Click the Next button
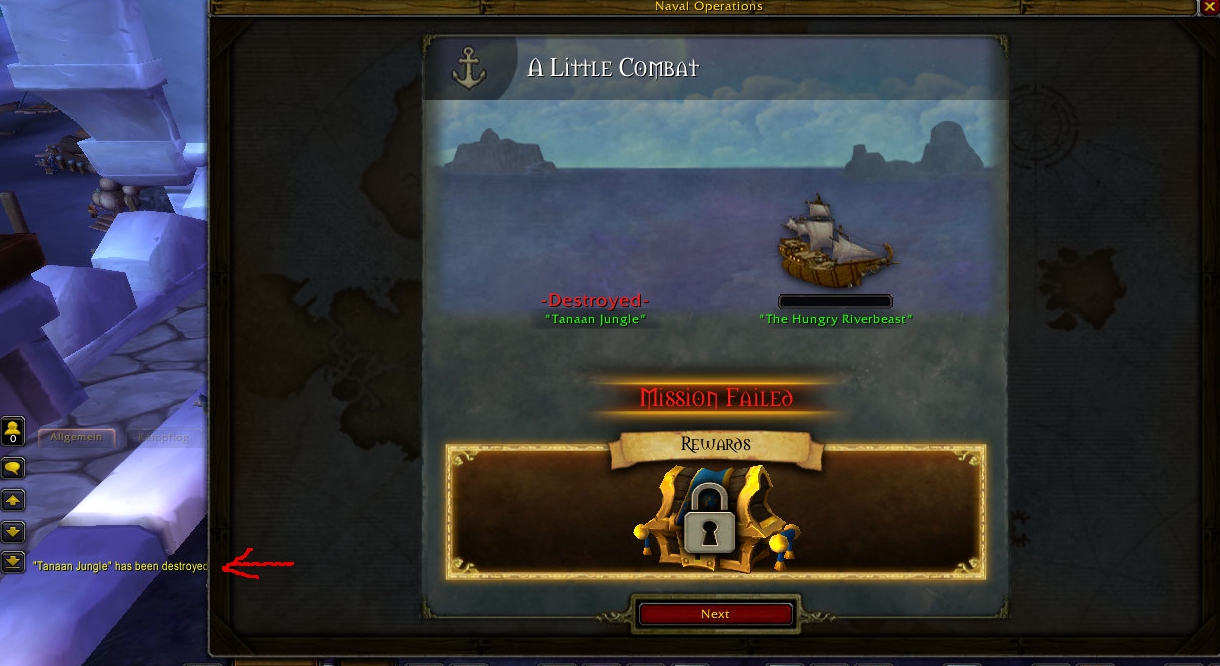1220x666 pixels. [715, 614]
